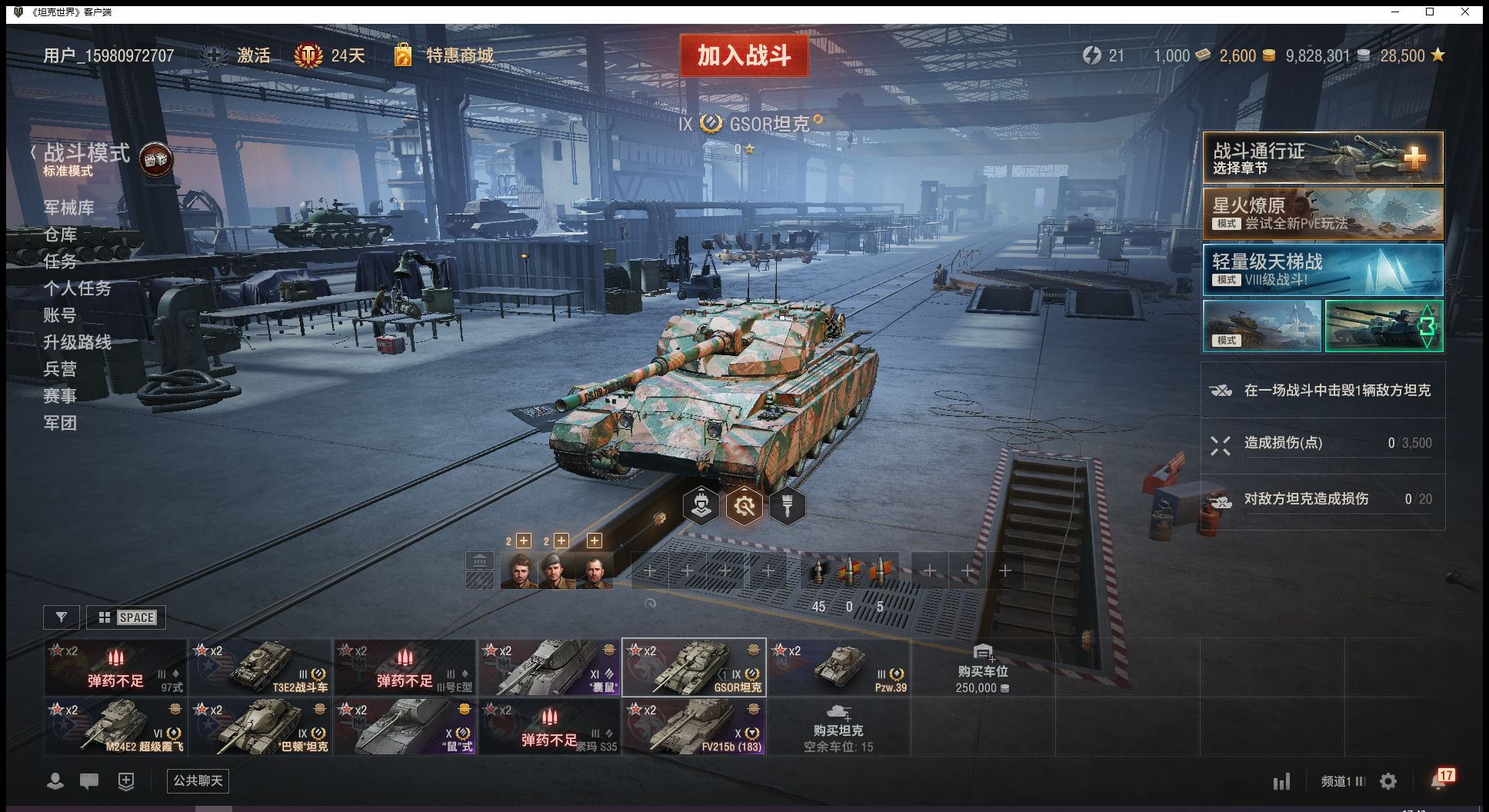Open the settings gear icon
The height and width of the screenshot is (812, 1489).
[x=1388, y=782]
